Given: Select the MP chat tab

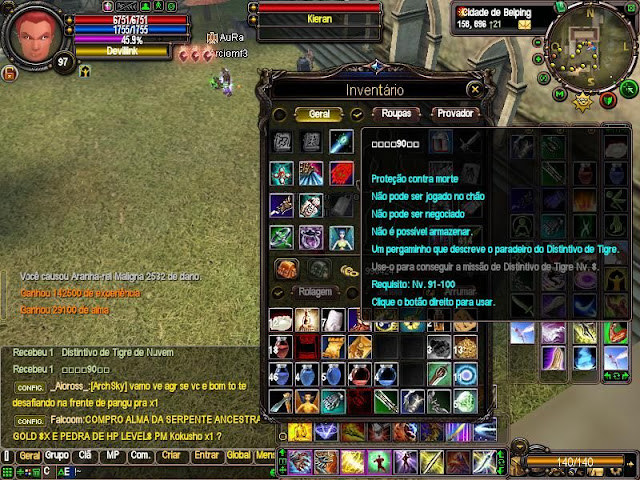Looking at the screenshot, I should tap(112, 456).
